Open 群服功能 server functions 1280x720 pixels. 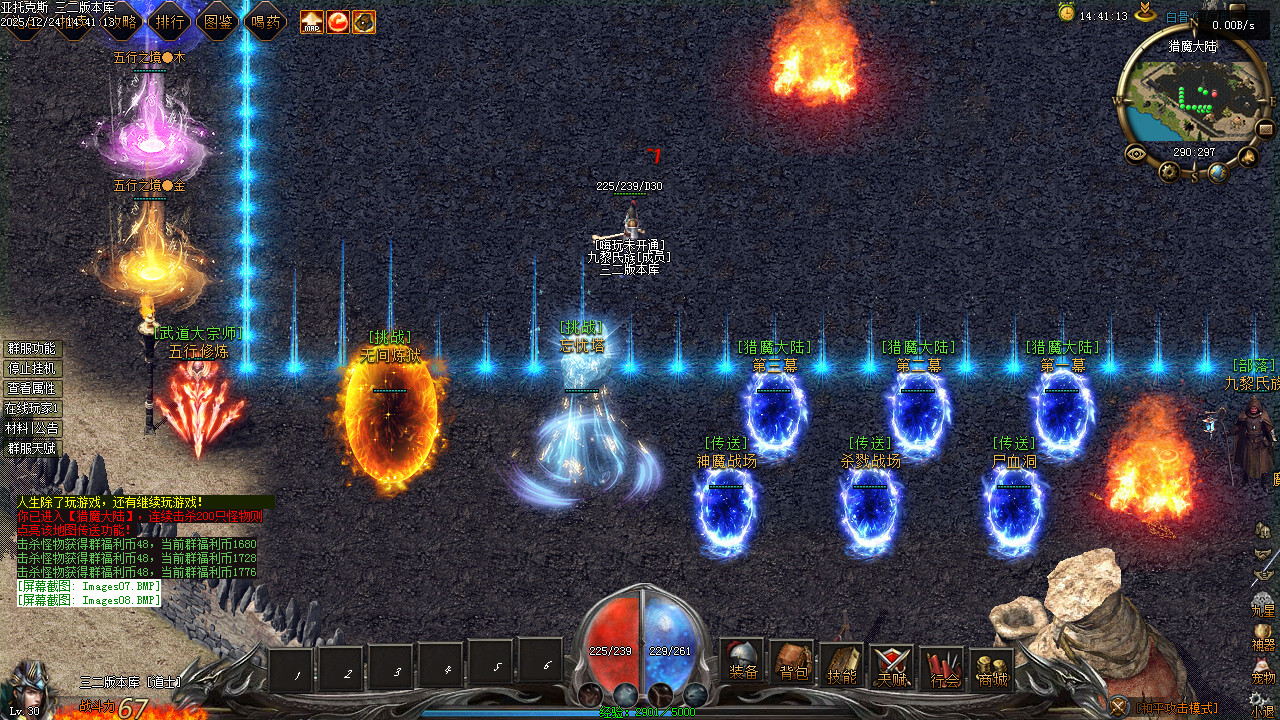pos(32,349)
